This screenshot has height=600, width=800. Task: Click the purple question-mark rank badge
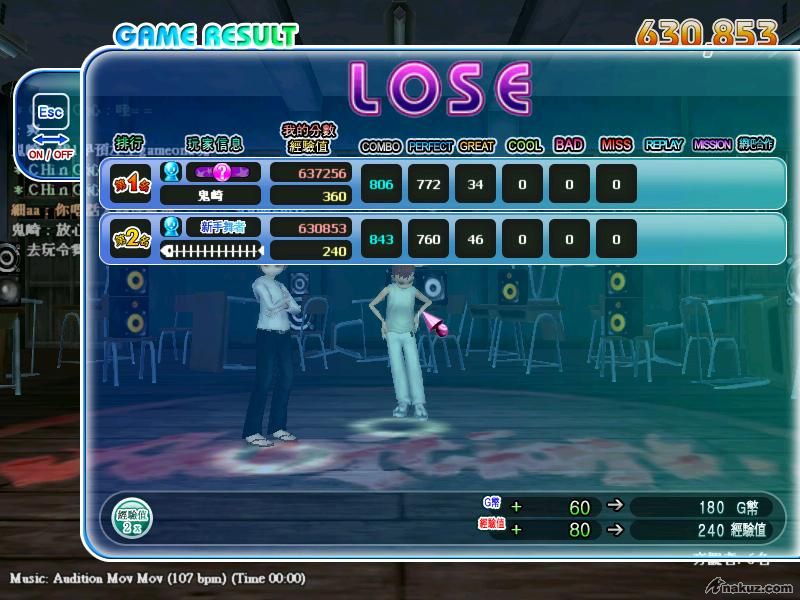pyautogui.click(x=222, y=172)
